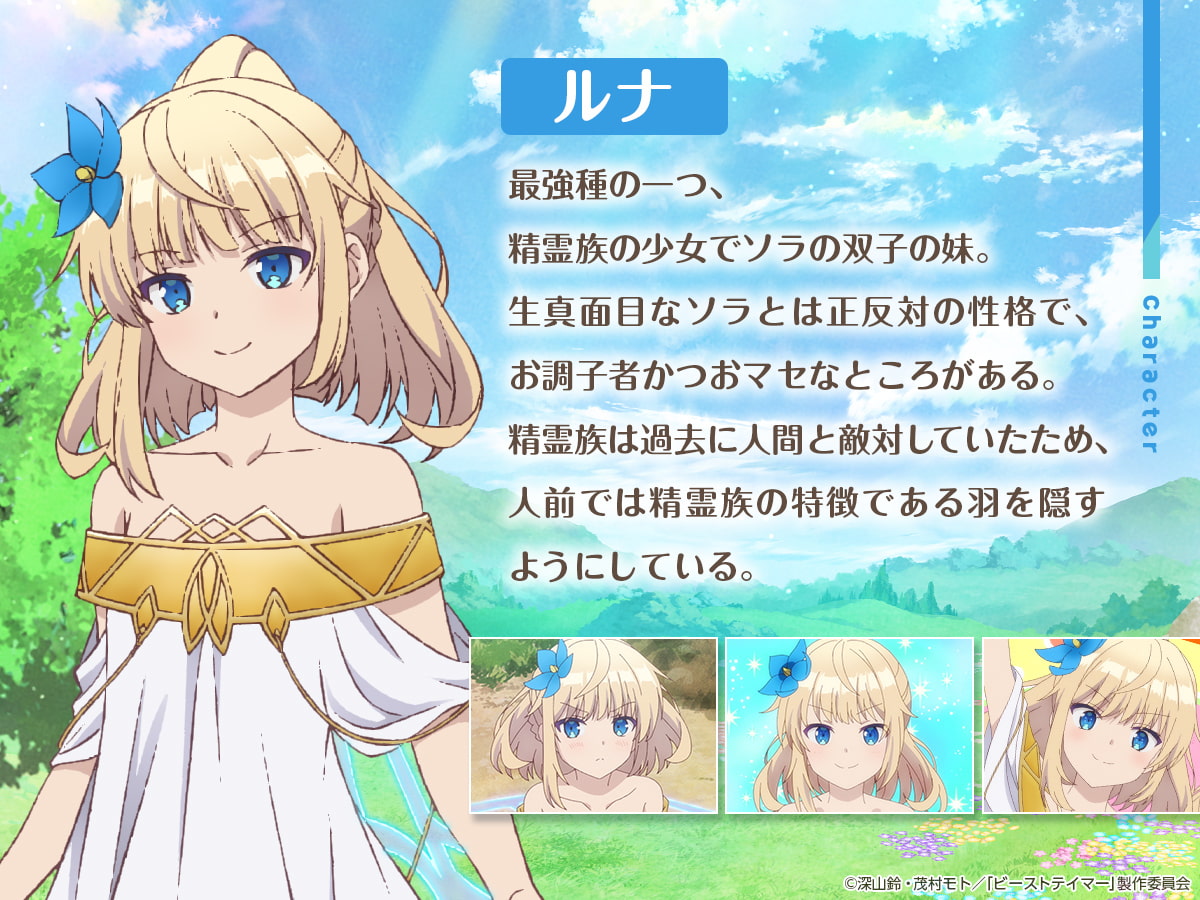Open the thumbnail with sparkling cyan background
1200x900 pixels.
coord(849,725)
